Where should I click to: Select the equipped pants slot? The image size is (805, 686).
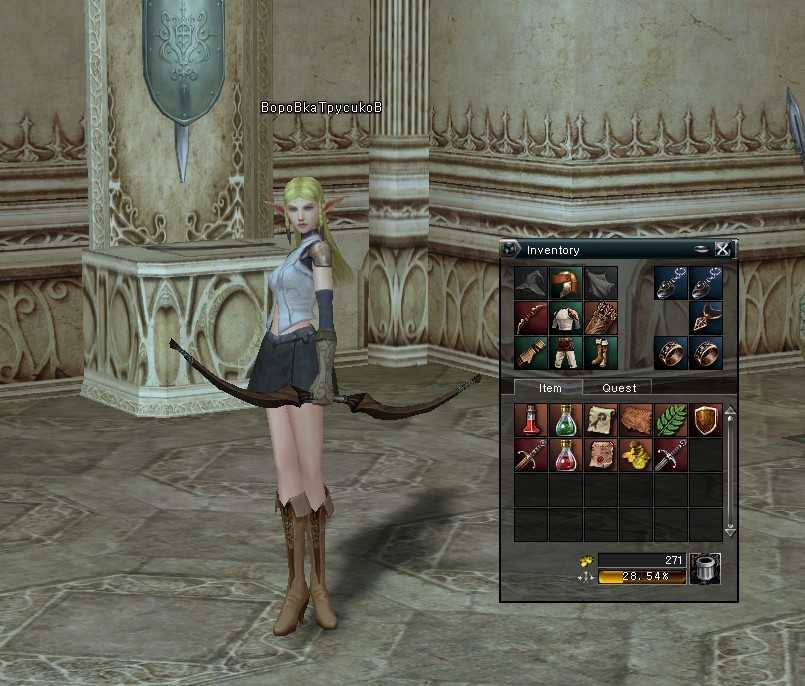pyautogui.click(x=566, y=353)
